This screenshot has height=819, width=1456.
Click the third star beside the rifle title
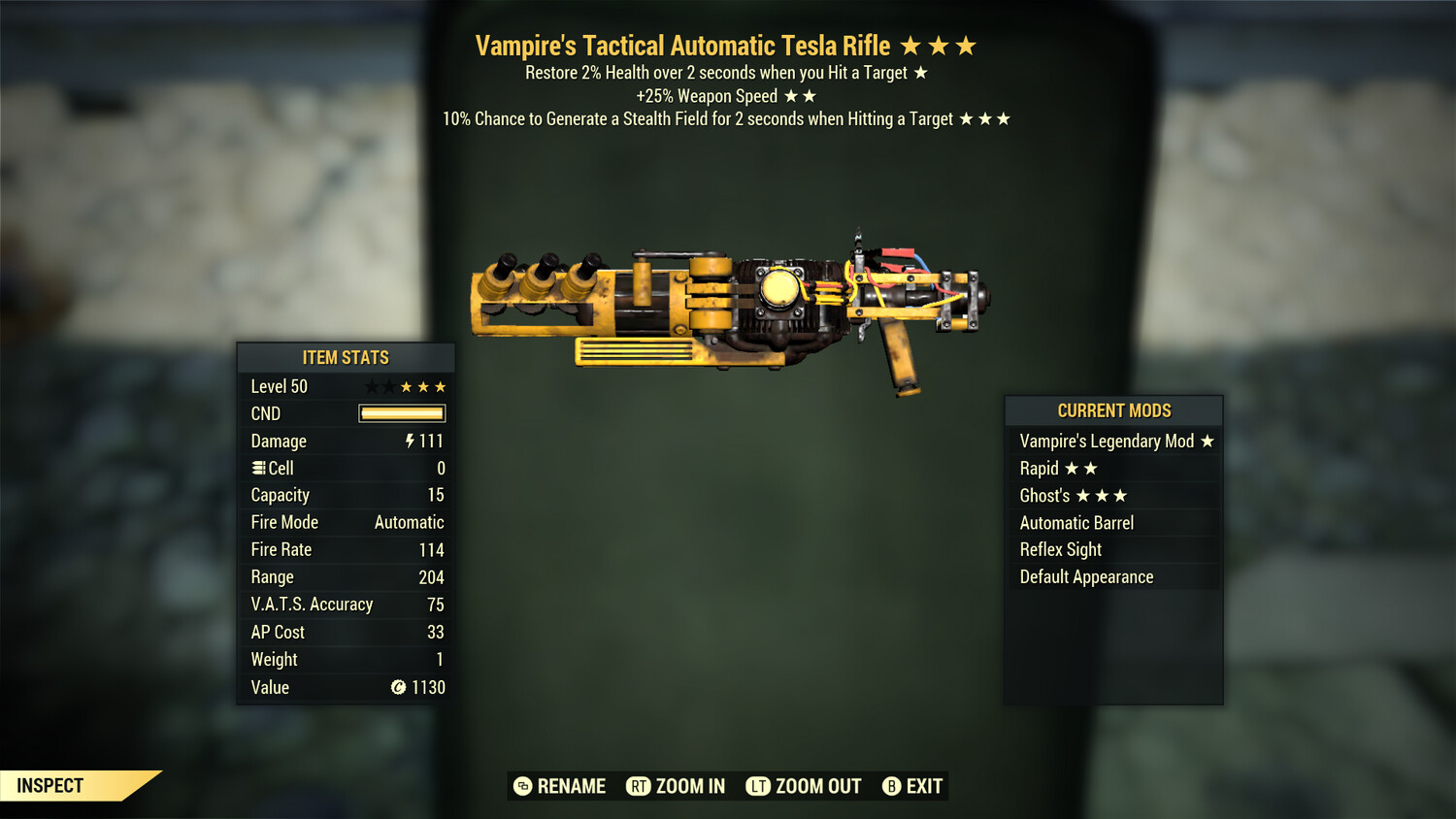click(x=965, y=45)
